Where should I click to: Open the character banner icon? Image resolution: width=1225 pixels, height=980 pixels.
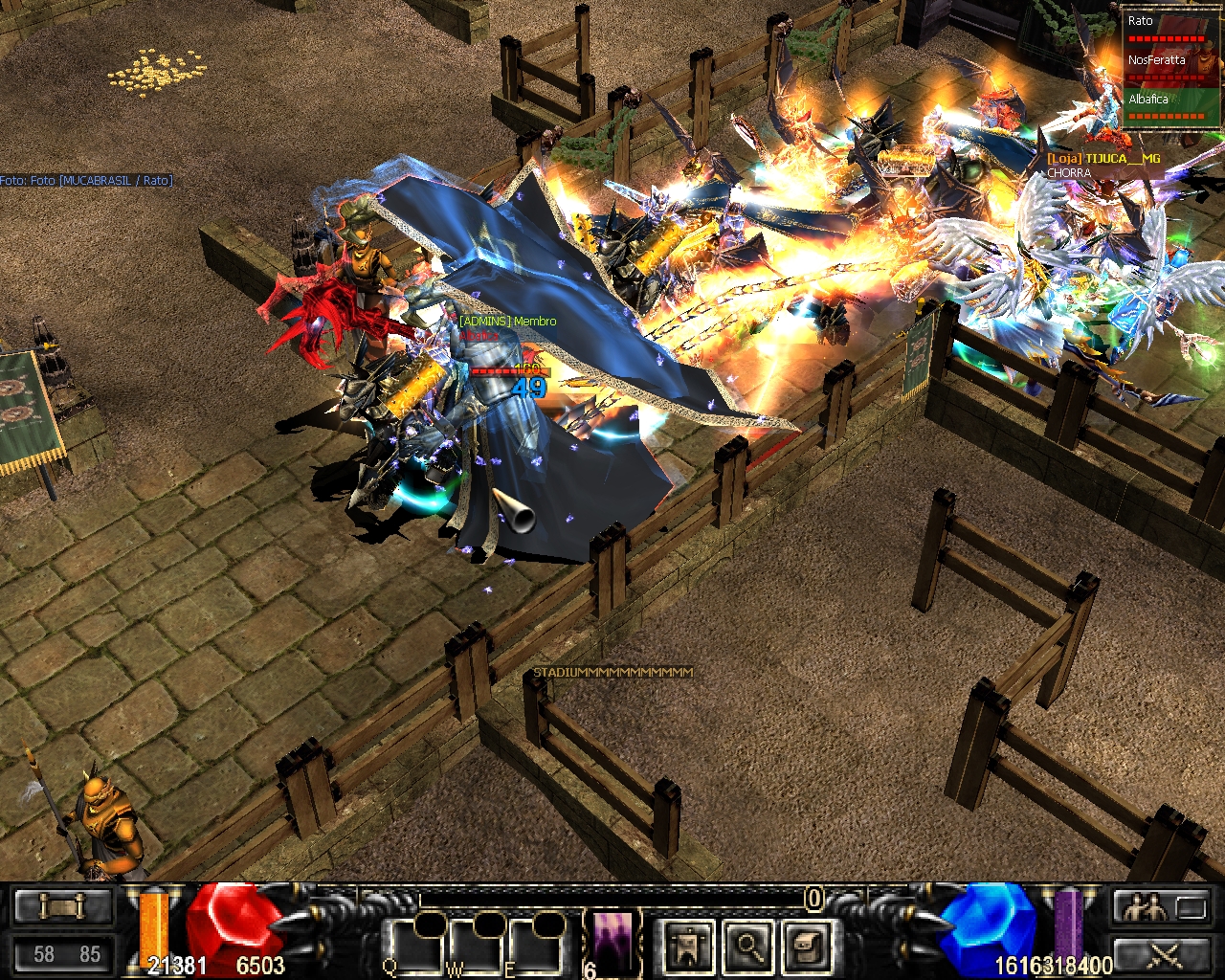tap(688, 946)
